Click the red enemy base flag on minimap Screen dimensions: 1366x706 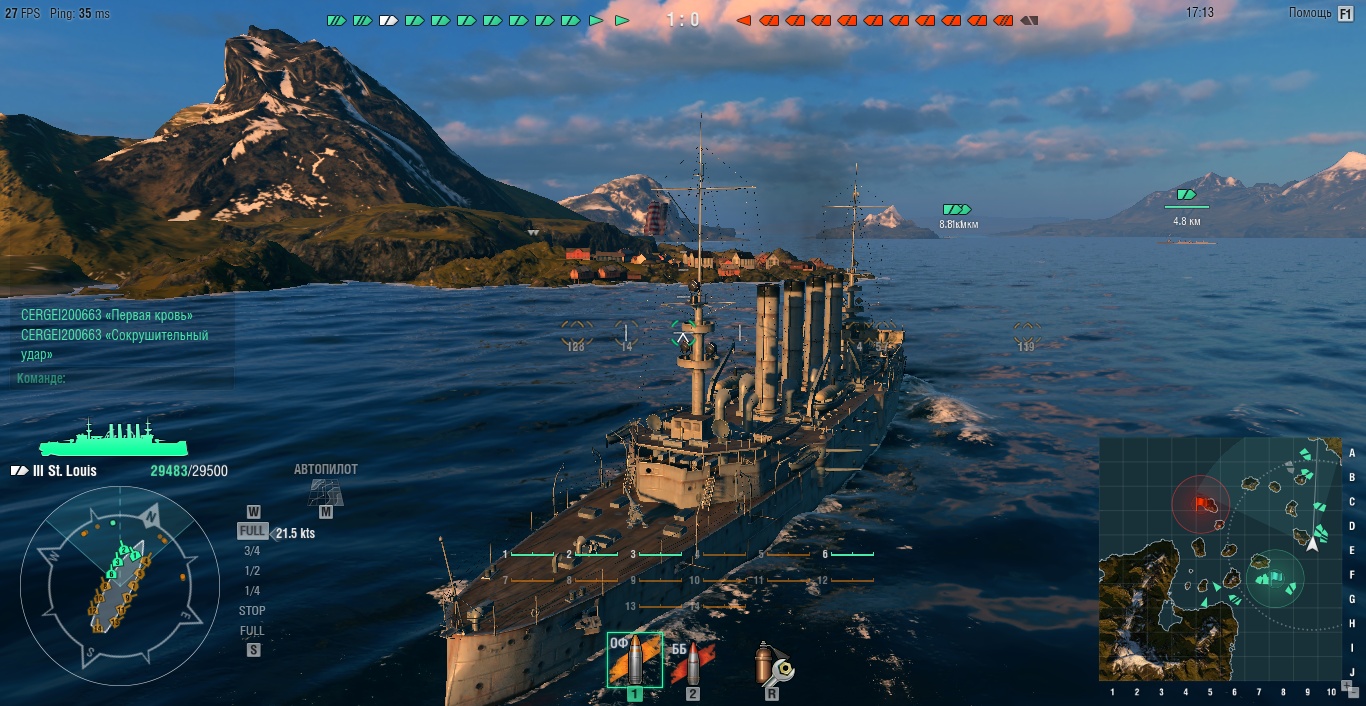[1201, 501]
